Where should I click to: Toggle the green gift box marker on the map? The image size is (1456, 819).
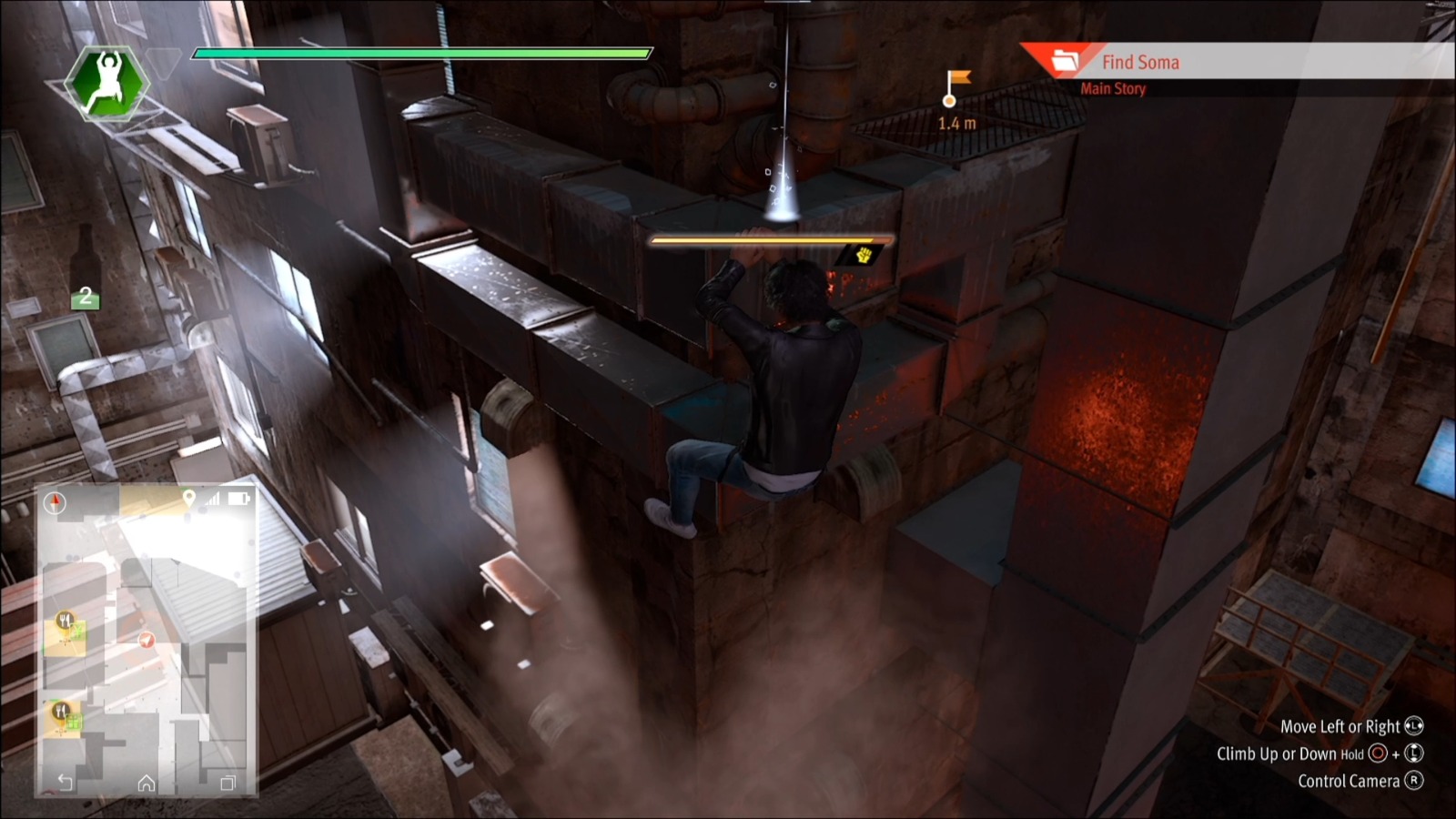click(x=74, y=722)
